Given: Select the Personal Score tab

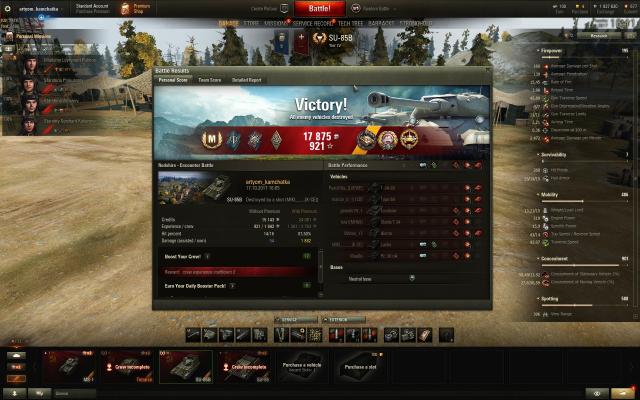Looking at the screenshot, I should (x=173, y=79).
